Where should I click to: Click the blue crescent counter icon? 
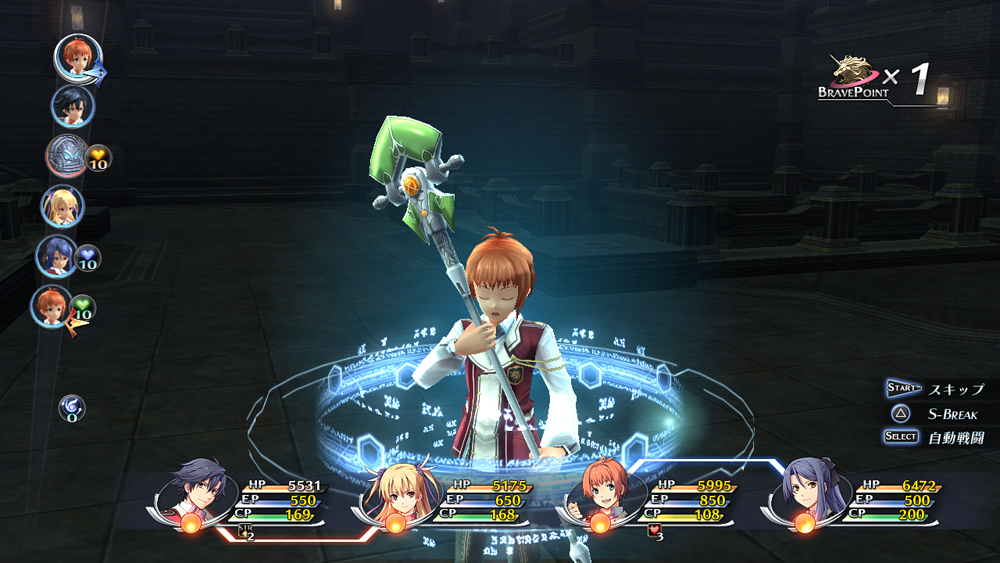[x=71, y=406]
